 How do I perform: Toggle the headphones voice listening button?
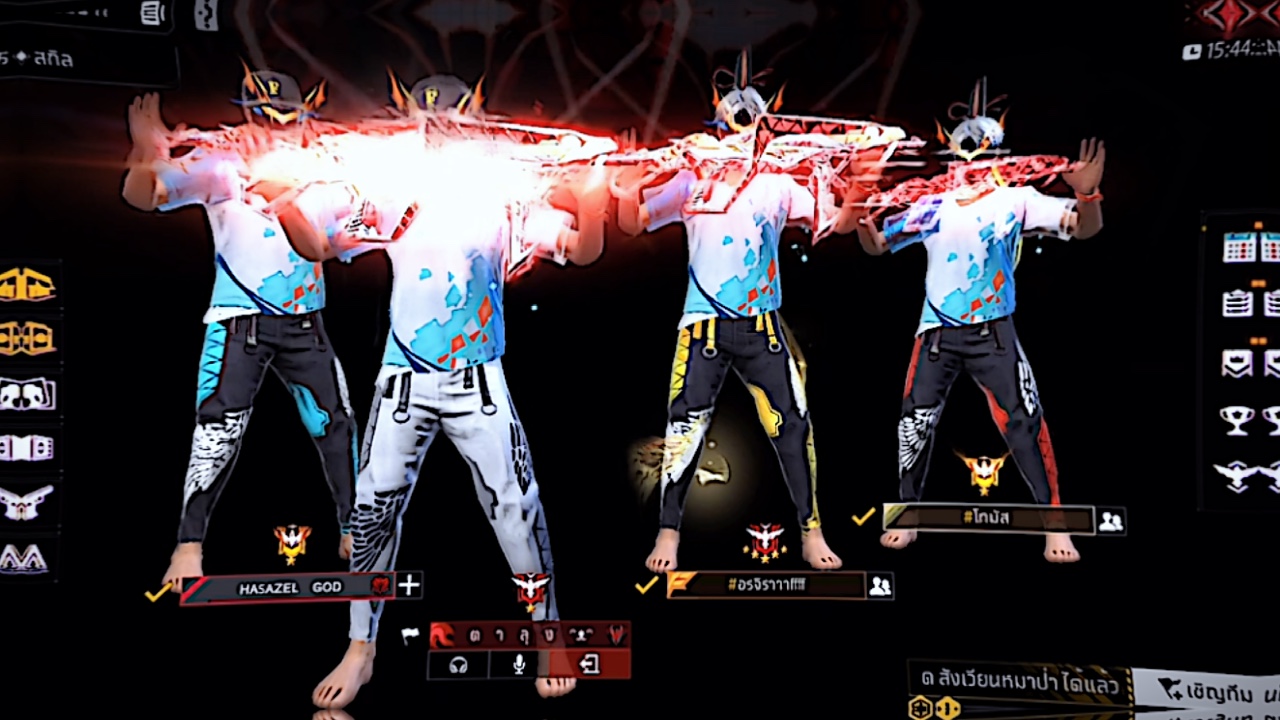coord(459,664)
